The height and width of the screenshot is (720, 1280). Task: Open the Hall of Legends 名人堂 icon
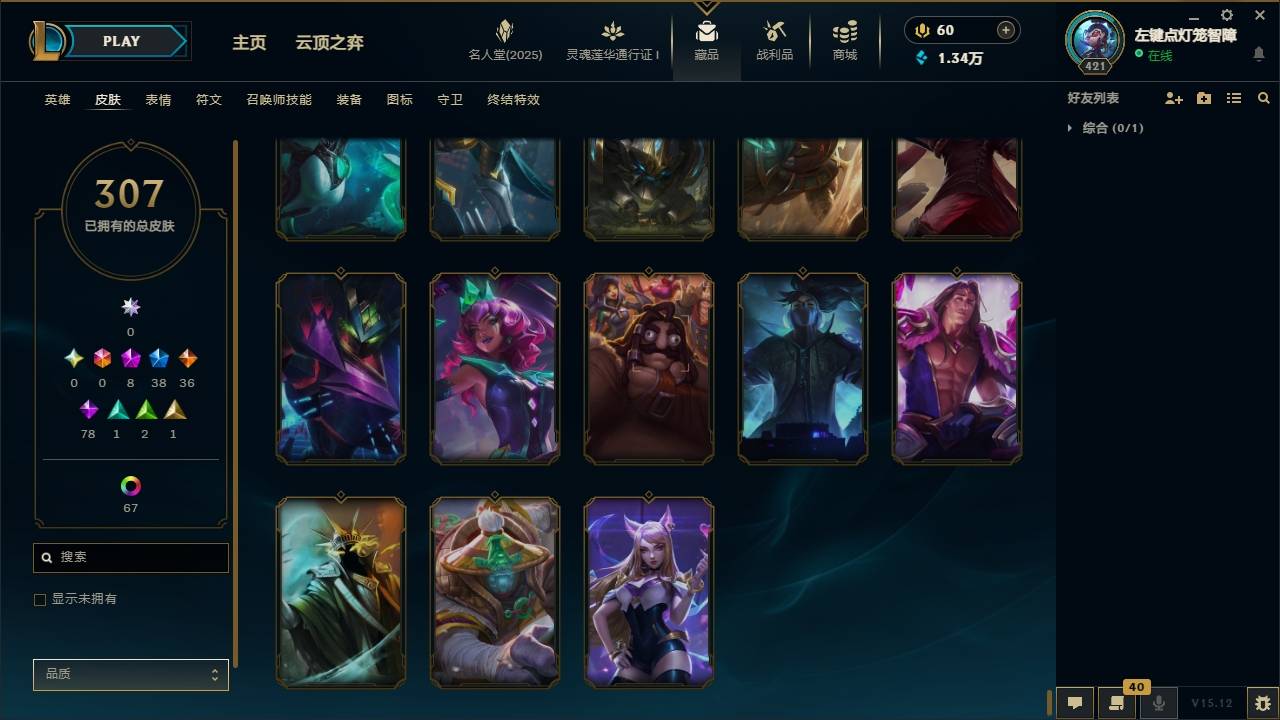point(503,35)
